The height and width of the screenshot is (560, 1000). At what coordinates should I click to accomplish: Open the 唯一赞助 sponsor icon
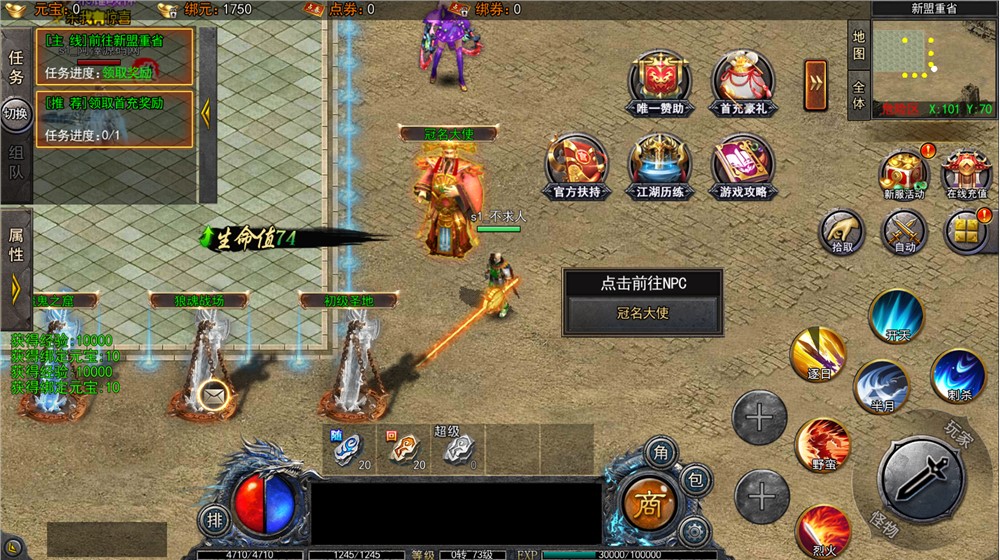(660, 80)
